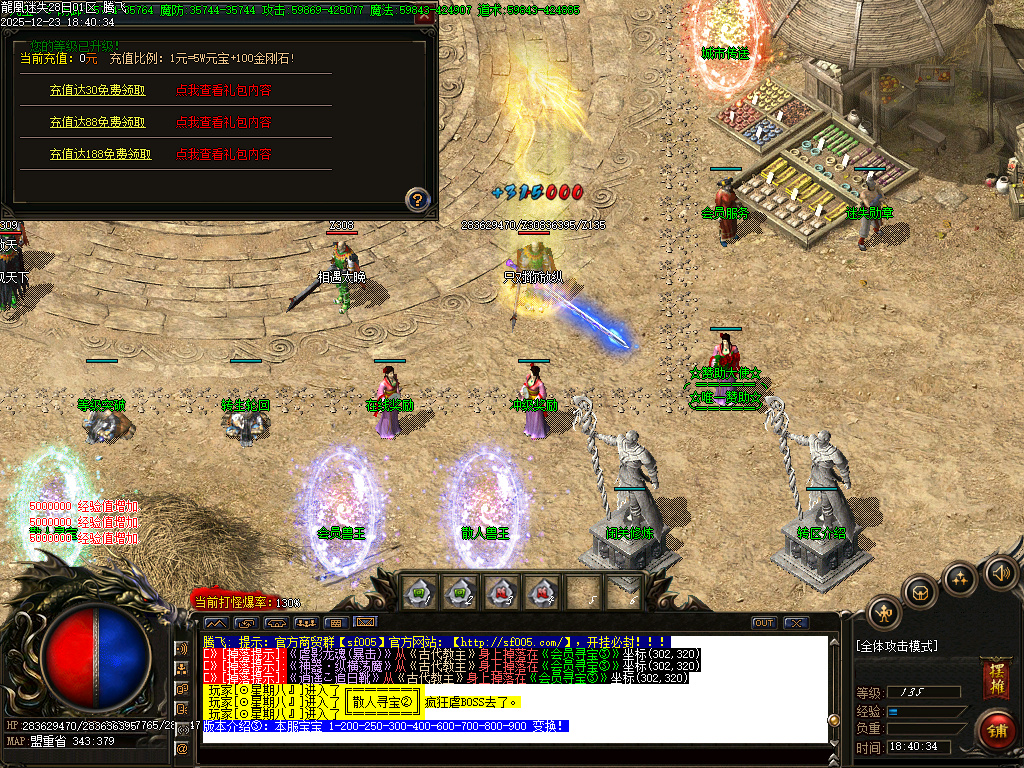Click the 散人寻宝② link in chat

382,702
